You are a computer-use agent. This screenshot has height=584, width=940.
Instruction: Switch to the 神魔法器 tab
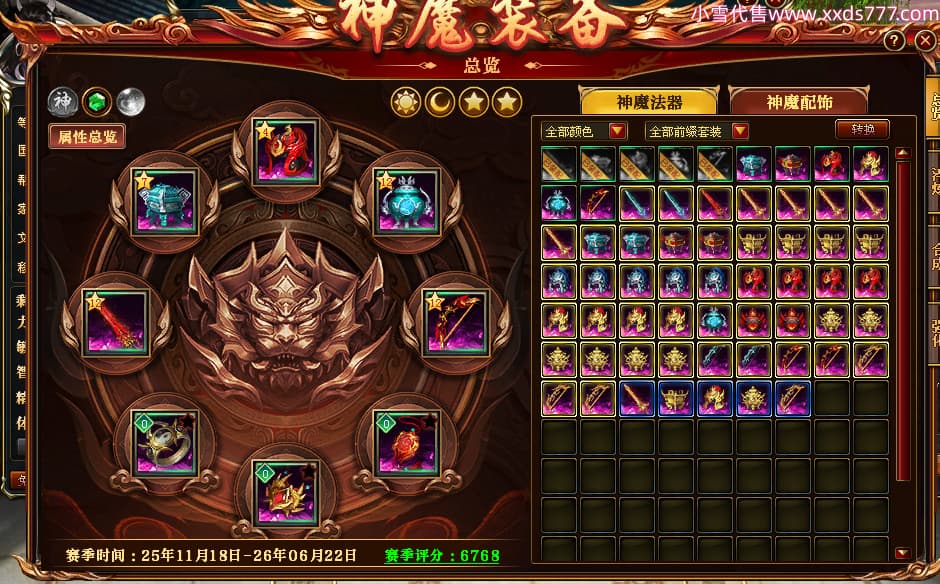(648, 101)
